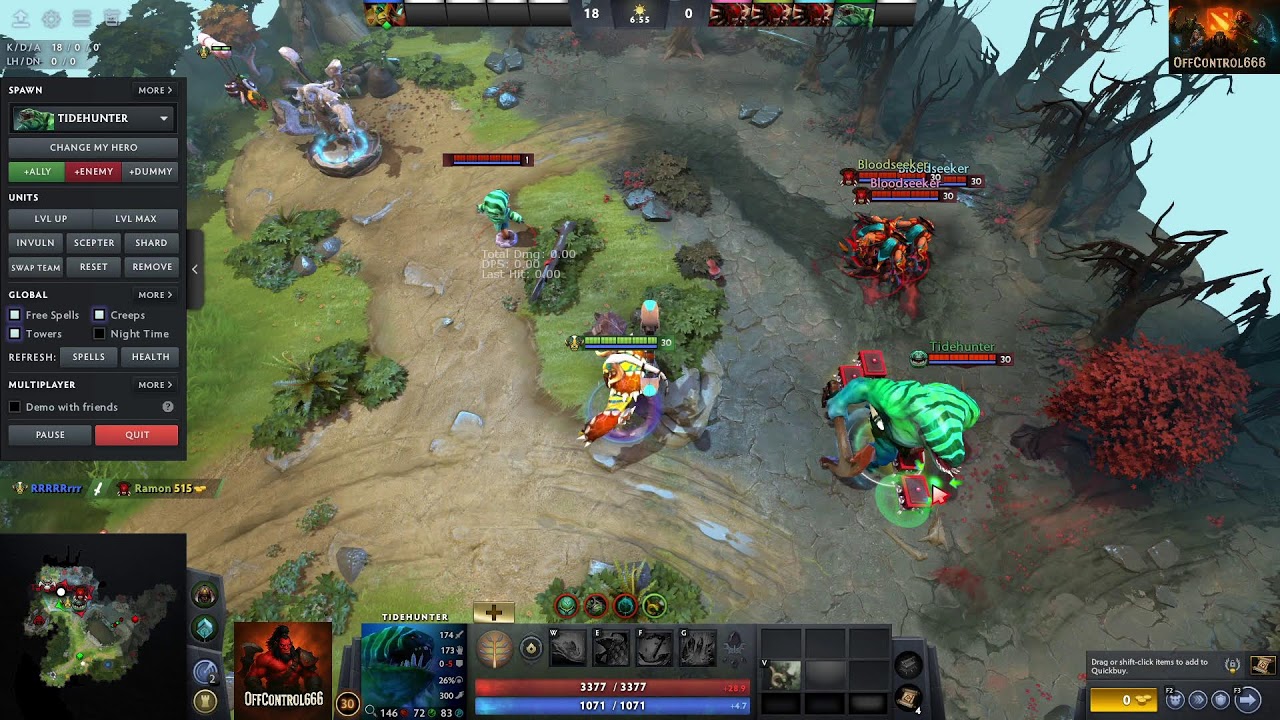Viewport: 1280px width, 720px height.
Task: Grant Shard upgrade
Action: point(151,242)
